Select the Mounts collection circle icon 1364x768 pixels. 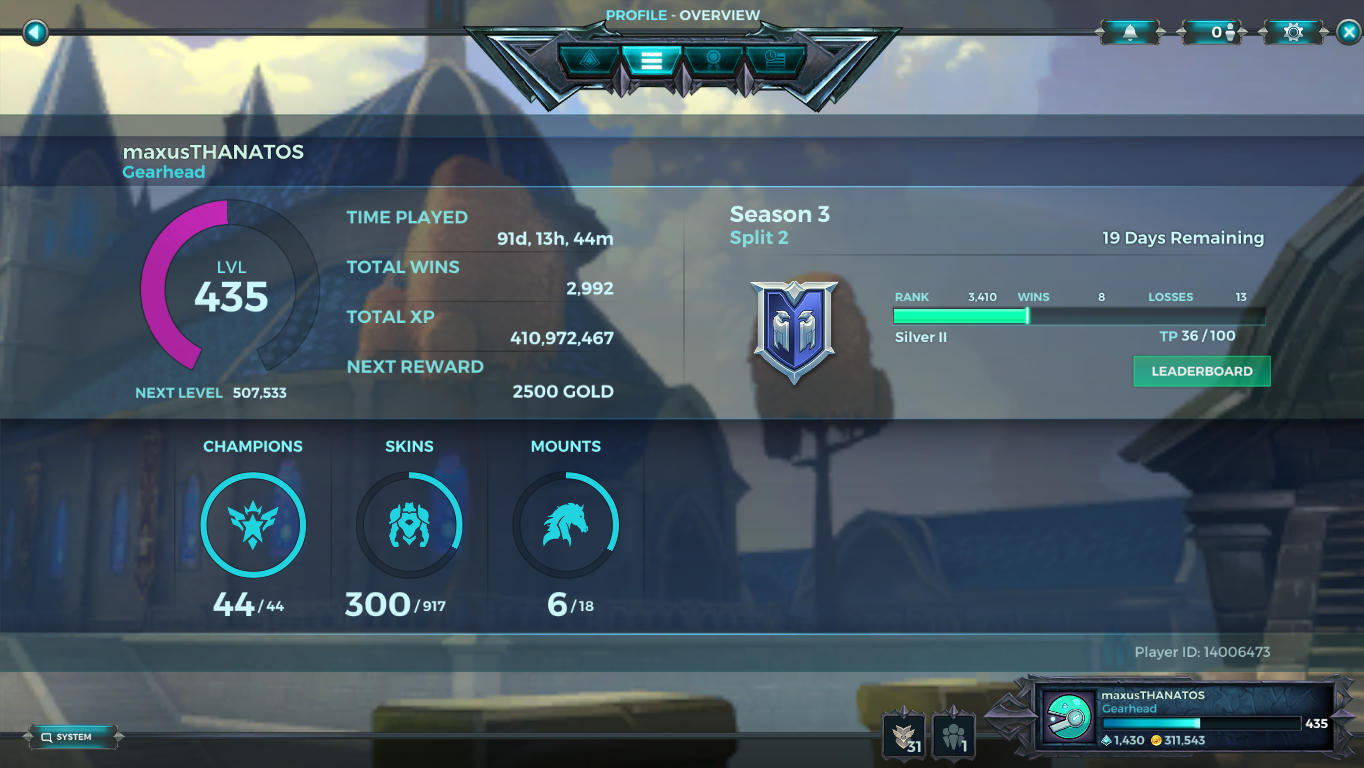(567, 525)
